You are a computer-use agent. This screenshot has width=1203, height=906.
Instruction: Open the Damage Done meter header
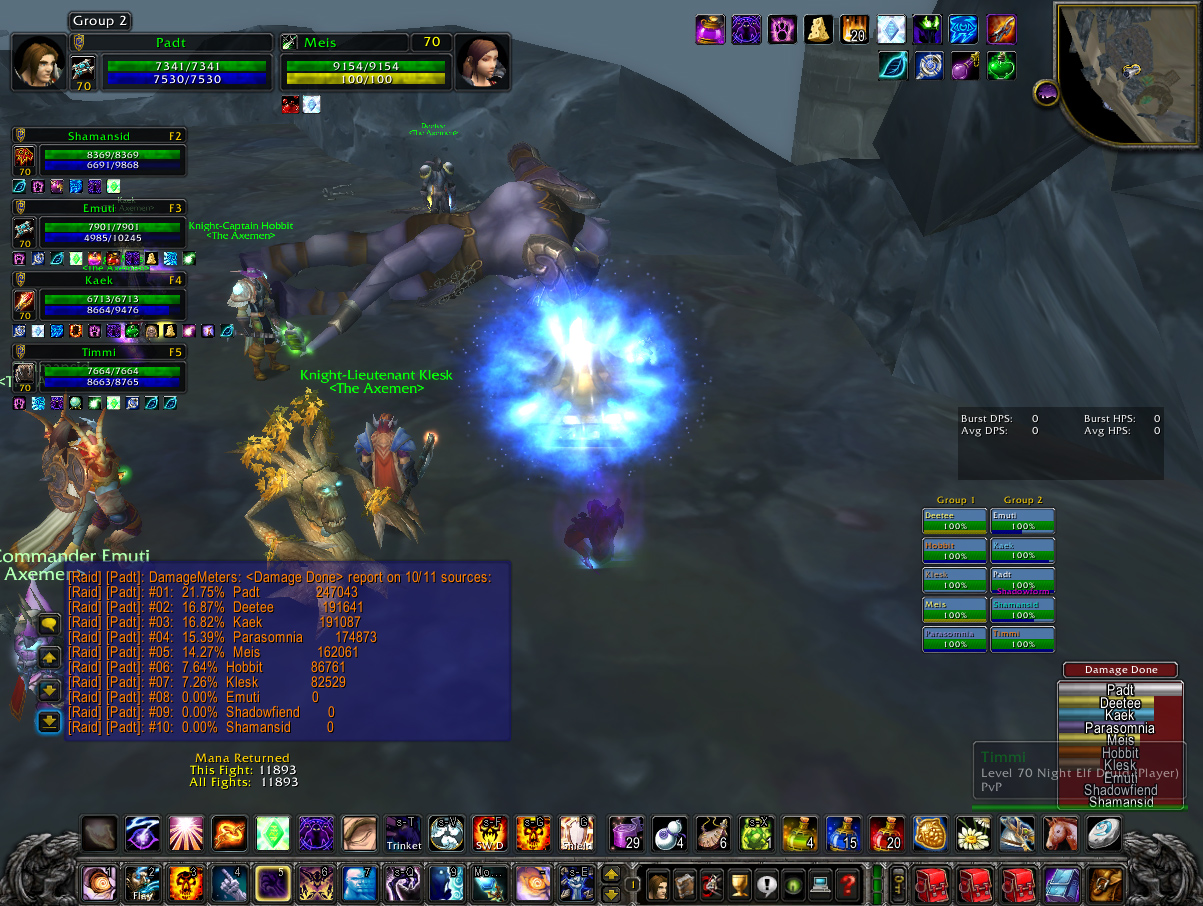click(1119, 670)
